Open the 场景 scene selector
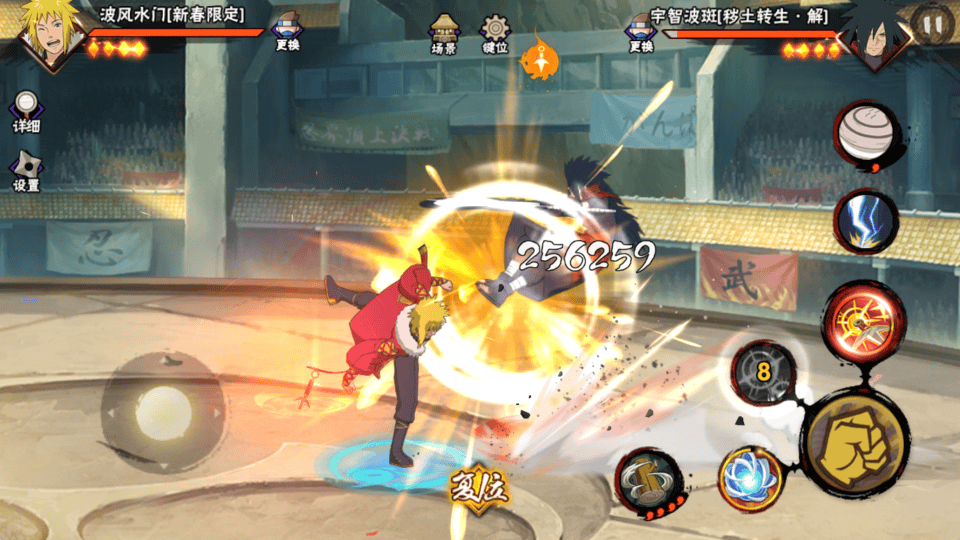 tap(444, 33)
